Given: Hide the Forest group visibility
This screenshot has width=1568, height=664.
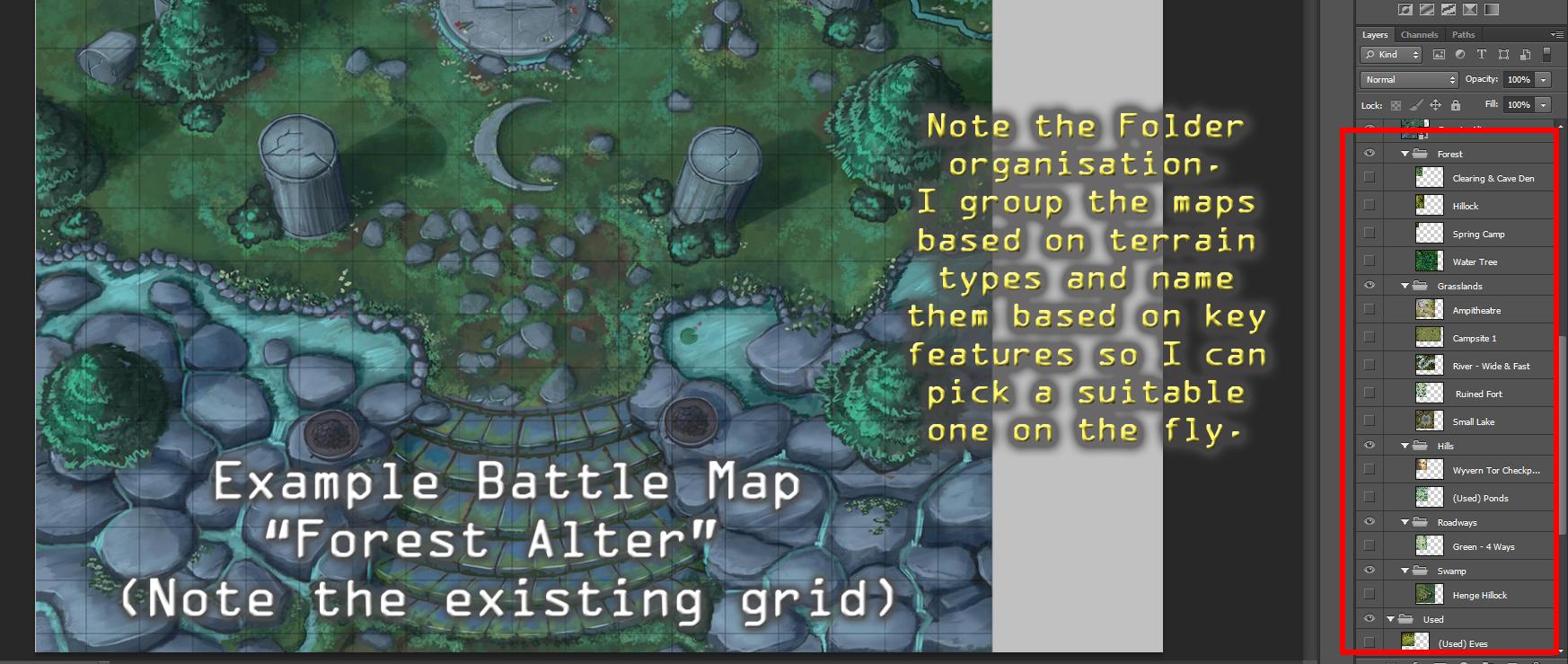Looking at the screenshot, I should 1370,154.
